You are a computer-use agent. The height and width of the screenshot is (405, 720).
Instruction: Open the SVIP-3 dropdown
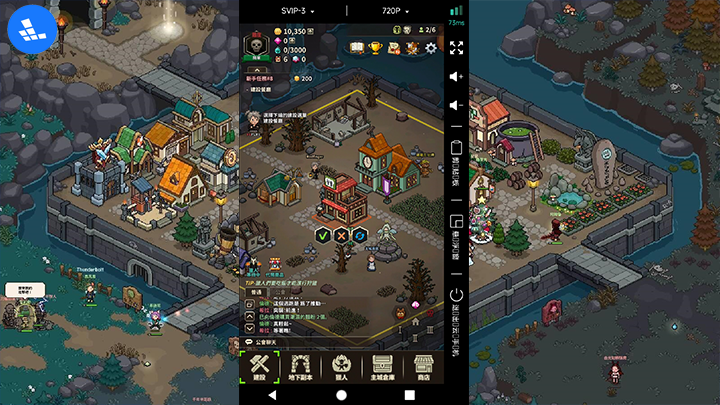(x=296, y=10)
